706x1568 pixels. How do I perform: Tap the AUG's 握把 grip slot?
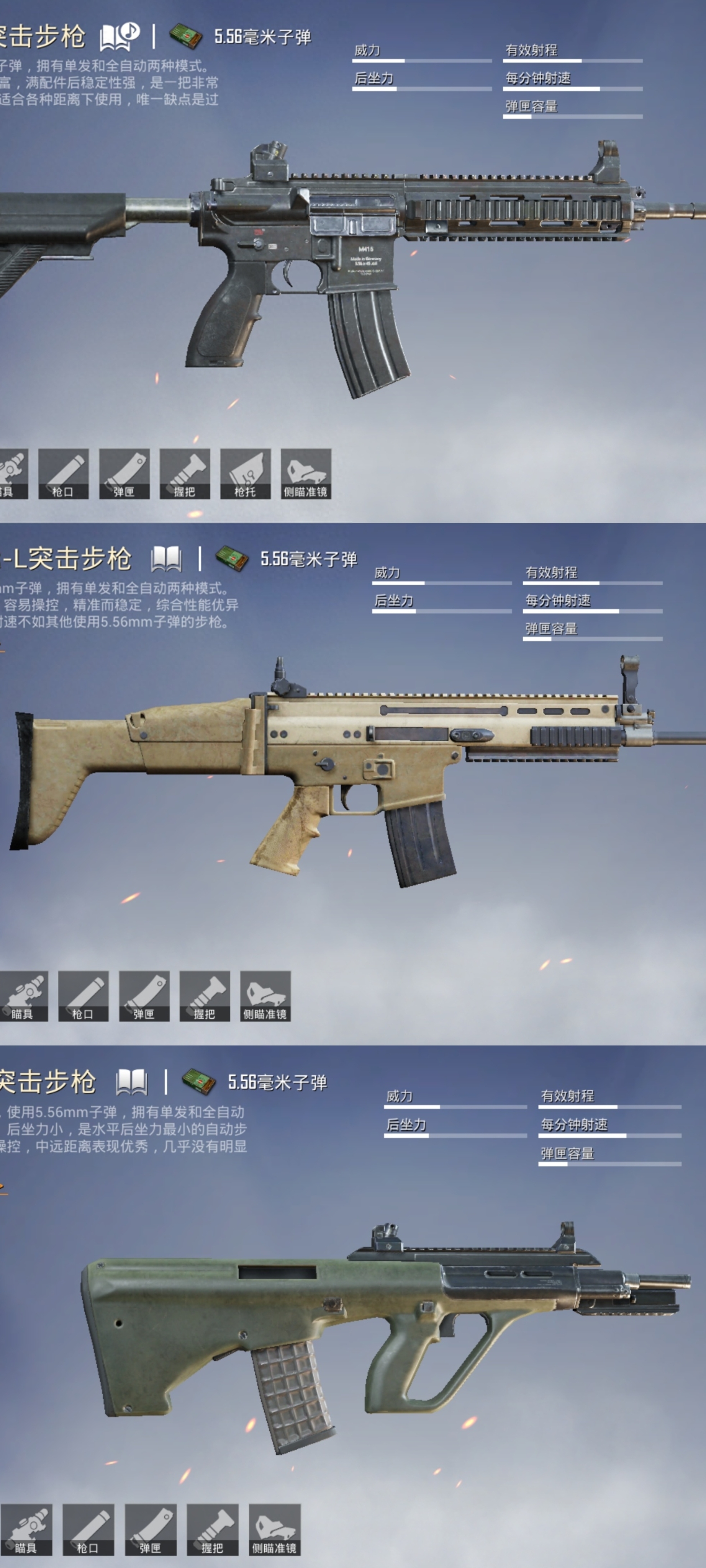coord(213,1529)
